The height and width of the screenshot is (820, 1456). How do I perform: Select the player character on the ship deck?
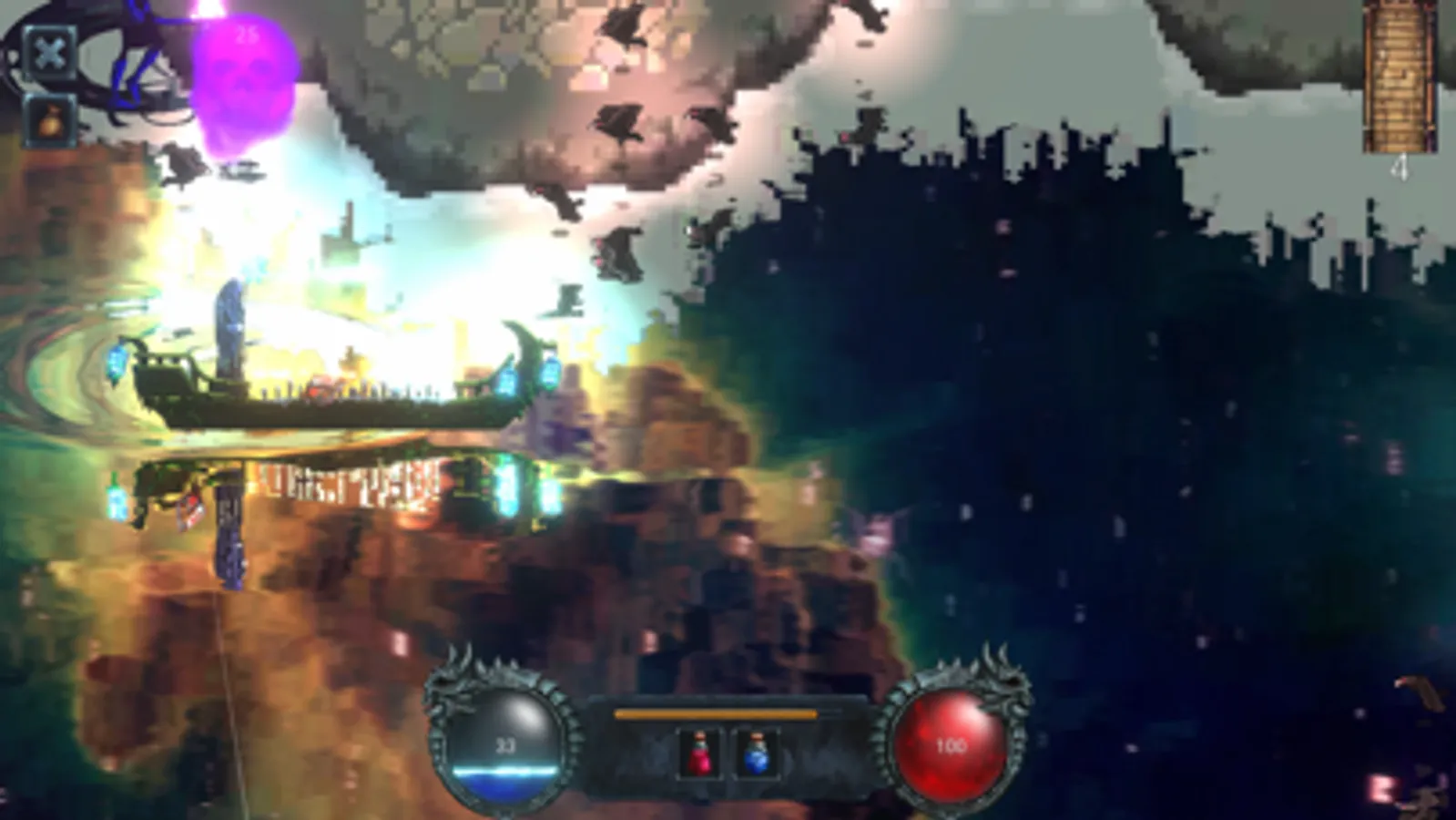pyautogui.click(x=321, y=387)
